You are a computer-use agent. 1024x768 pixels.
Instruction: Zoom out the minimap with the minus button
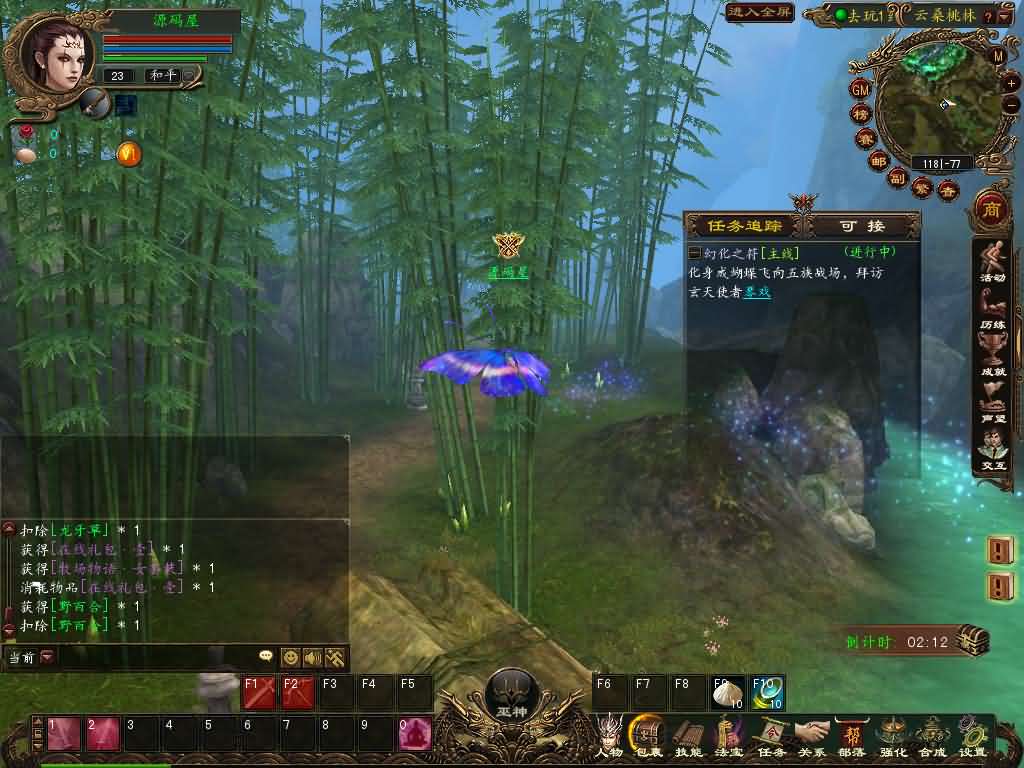(x=1011, y=104)
